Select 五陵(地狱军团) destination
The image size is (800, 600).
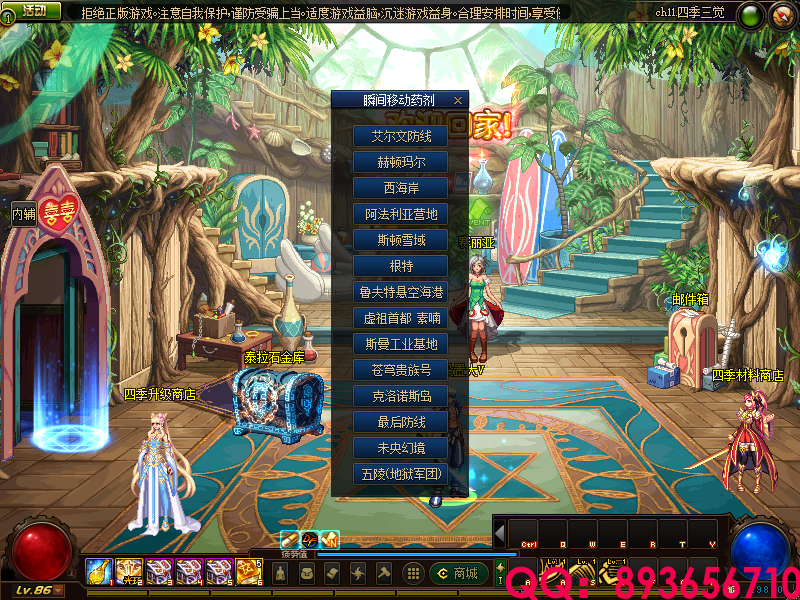click(x=400, y=473)
